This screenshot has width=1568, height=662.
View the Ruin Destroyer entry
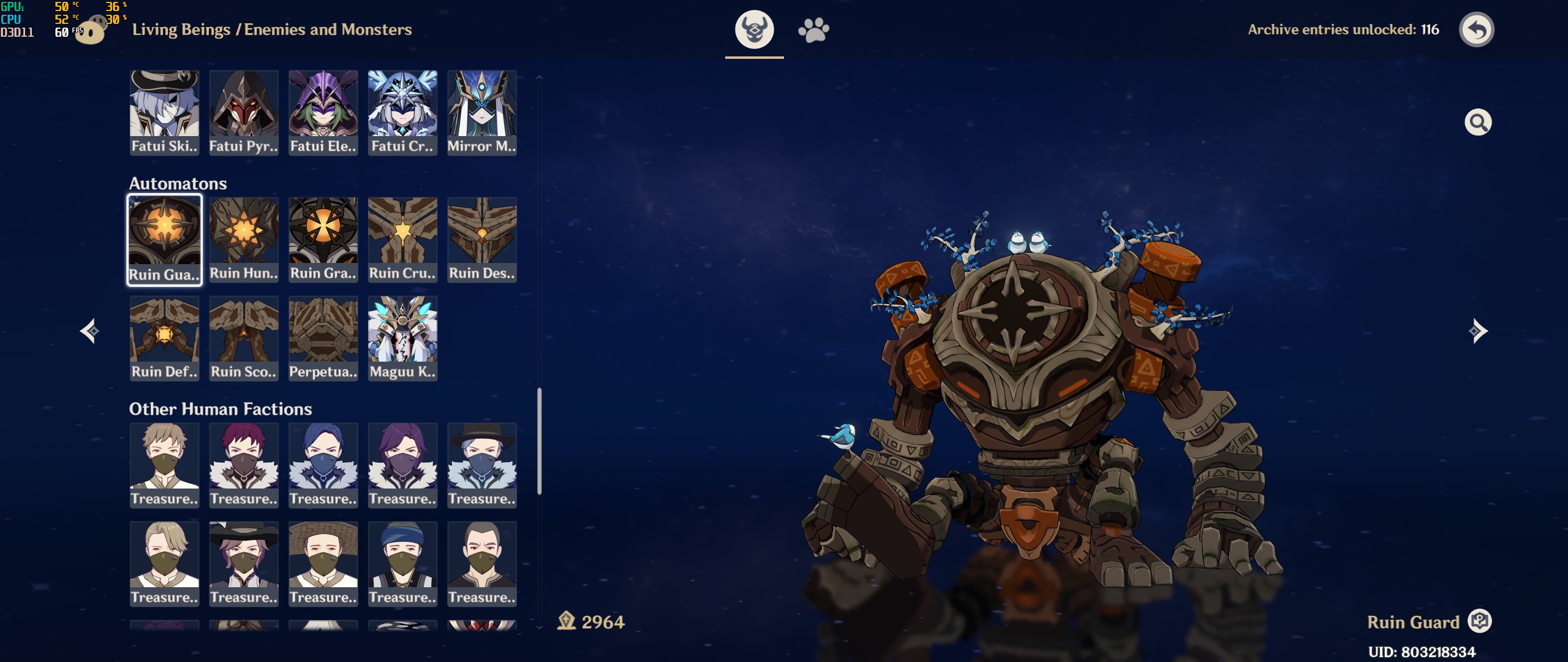tap(482, 240)
